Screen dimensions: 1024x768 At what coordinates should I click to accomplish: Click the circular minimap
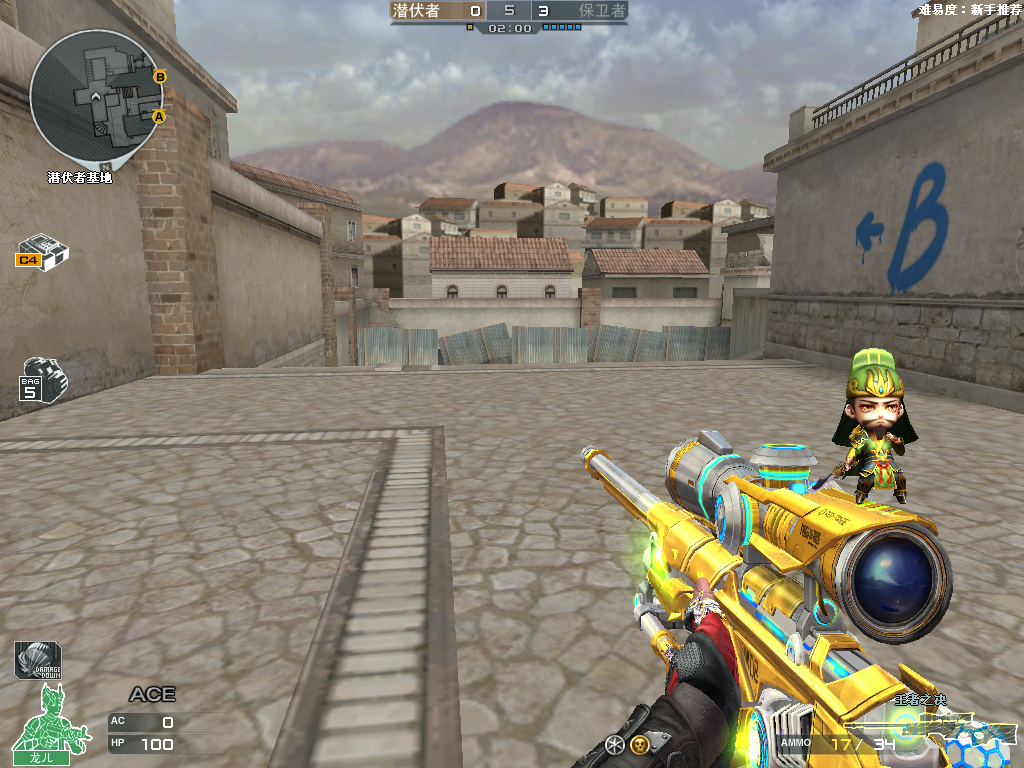(x=96, y=96)
